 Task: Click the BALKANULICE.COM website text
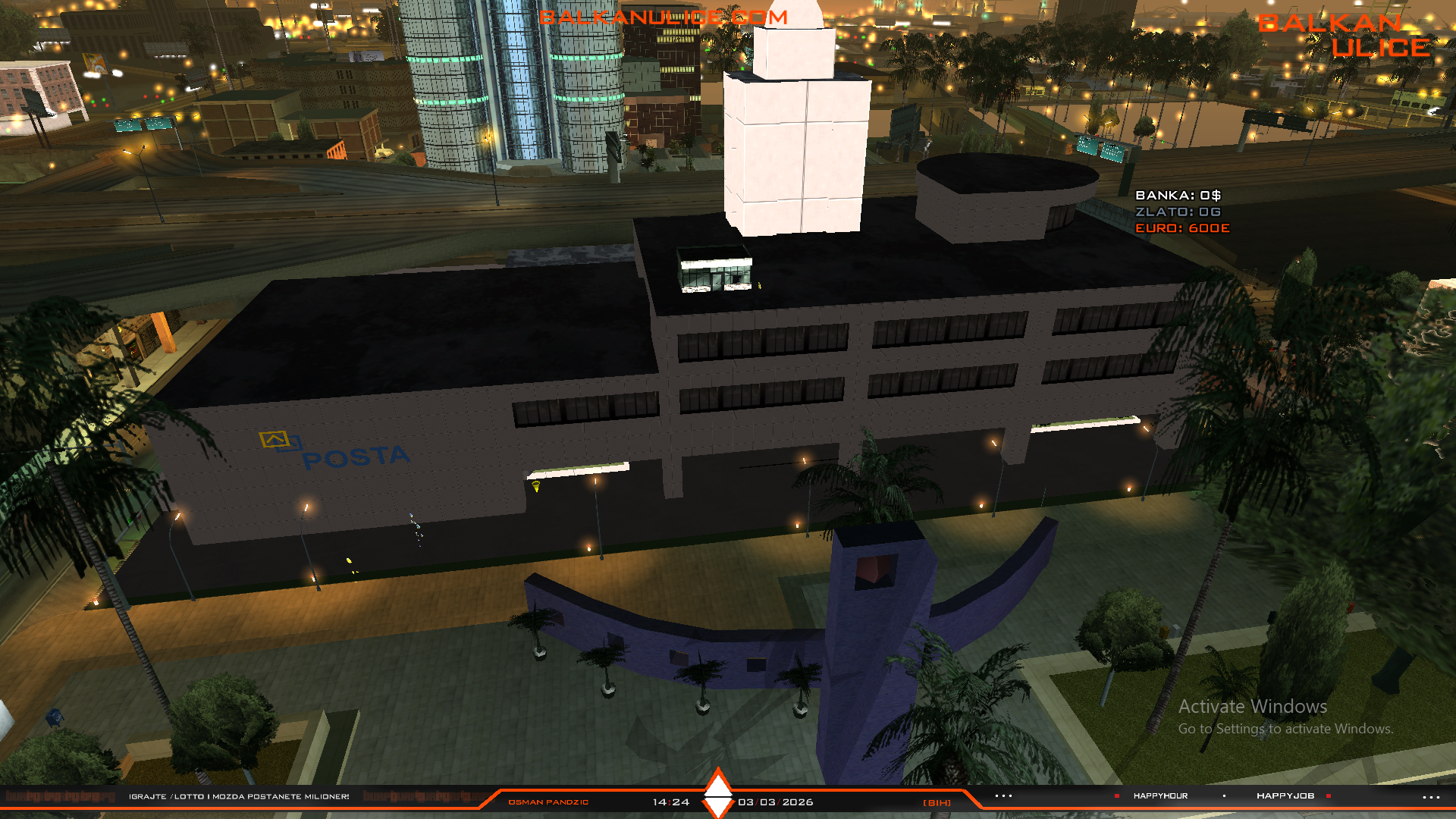coord(663,17)
